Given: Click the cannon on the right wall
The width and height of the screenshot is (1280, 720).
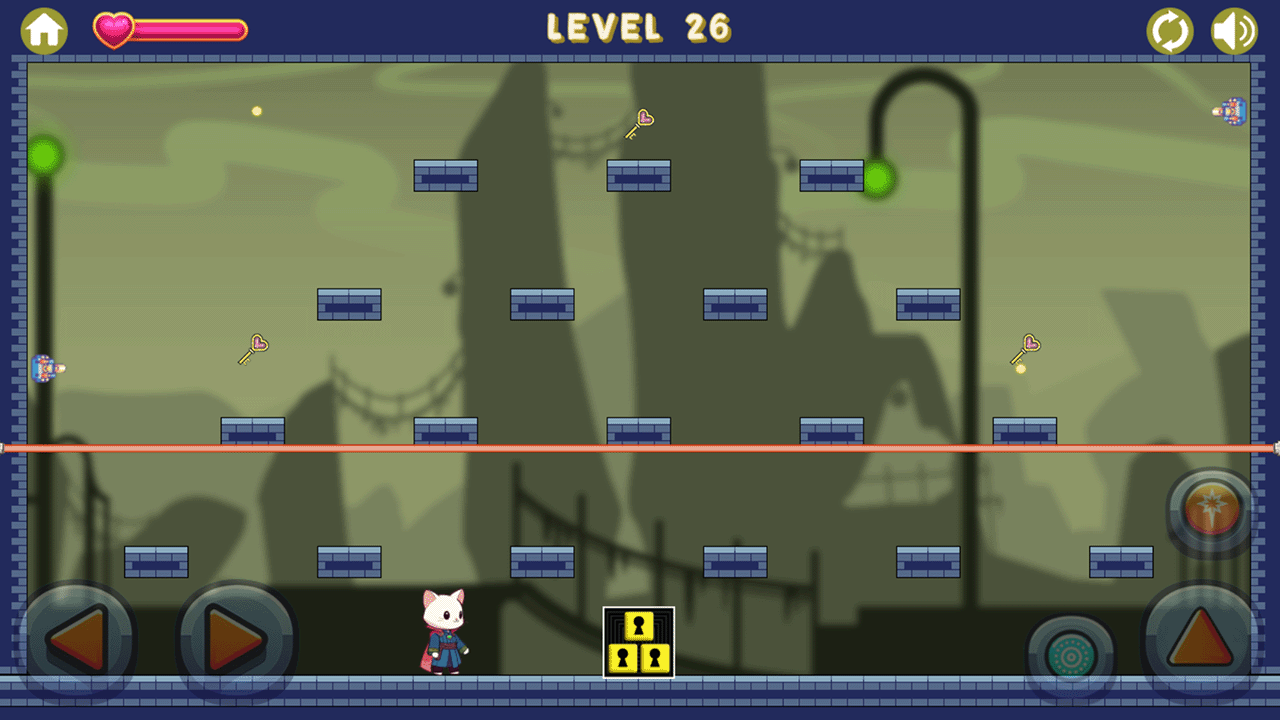Looking at the screenshot, I should pos(1231,112).
